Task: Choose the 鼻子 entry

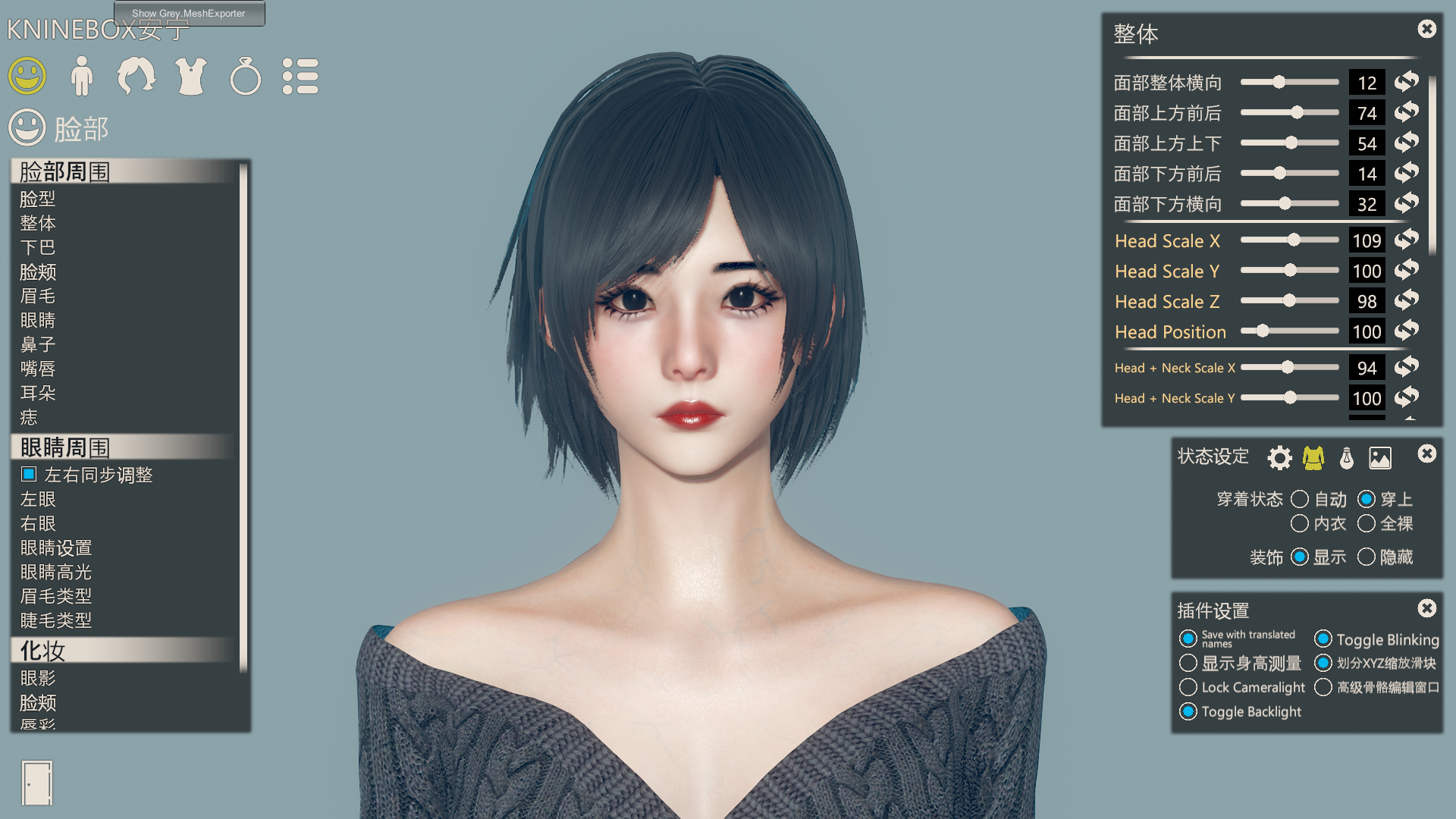Action: coord(38,344)
